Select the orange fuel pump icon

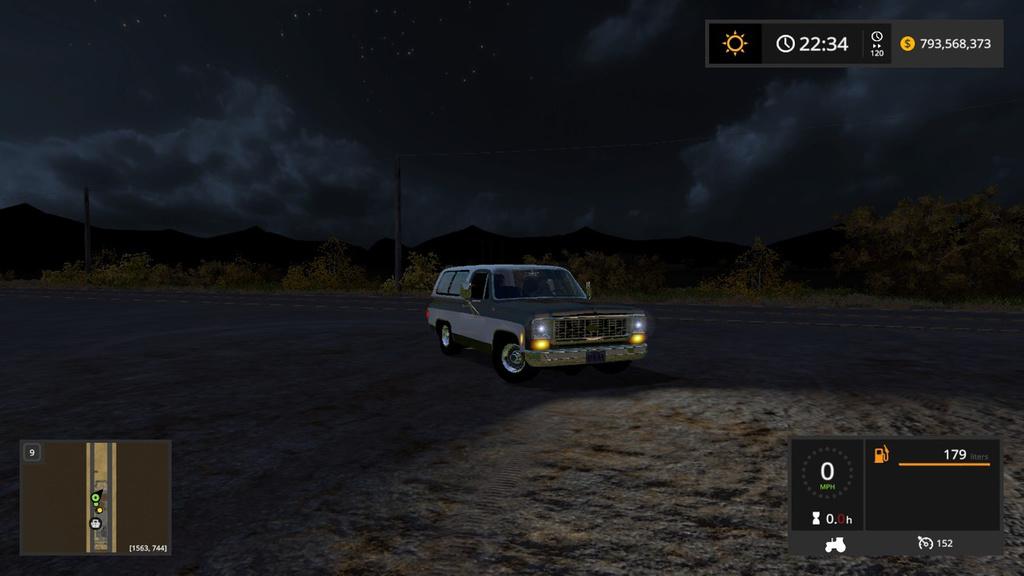point(881,455)
